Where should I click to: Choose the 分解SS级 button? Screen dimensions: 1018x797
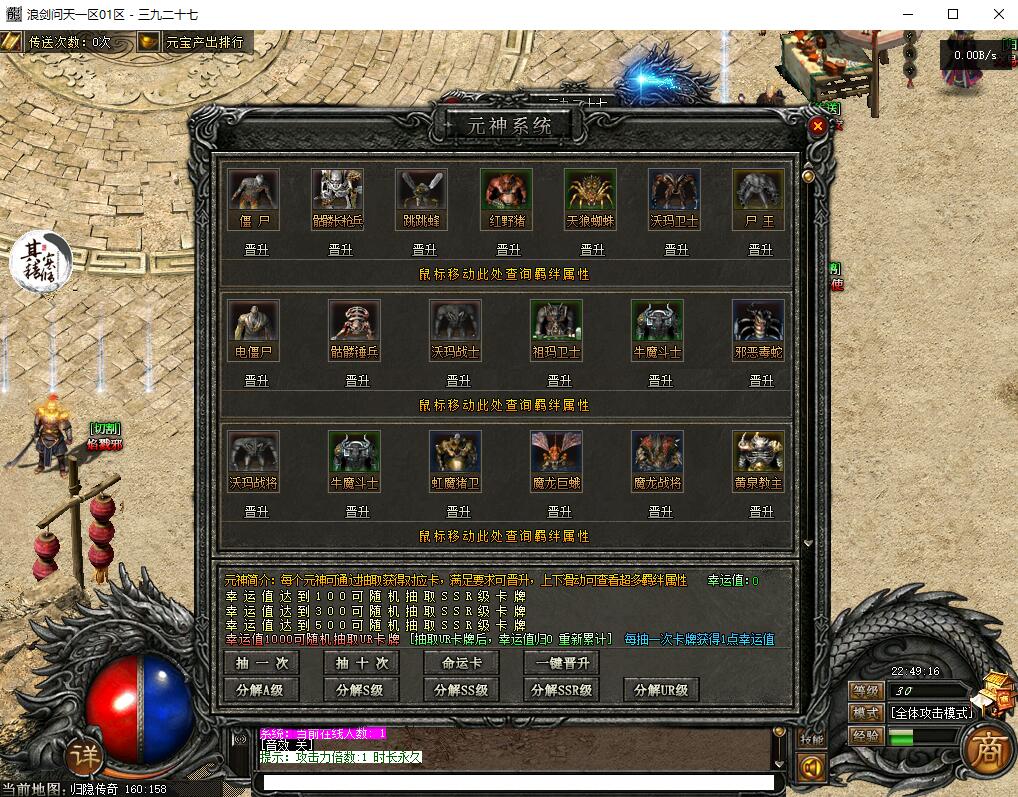pos(461,690)
